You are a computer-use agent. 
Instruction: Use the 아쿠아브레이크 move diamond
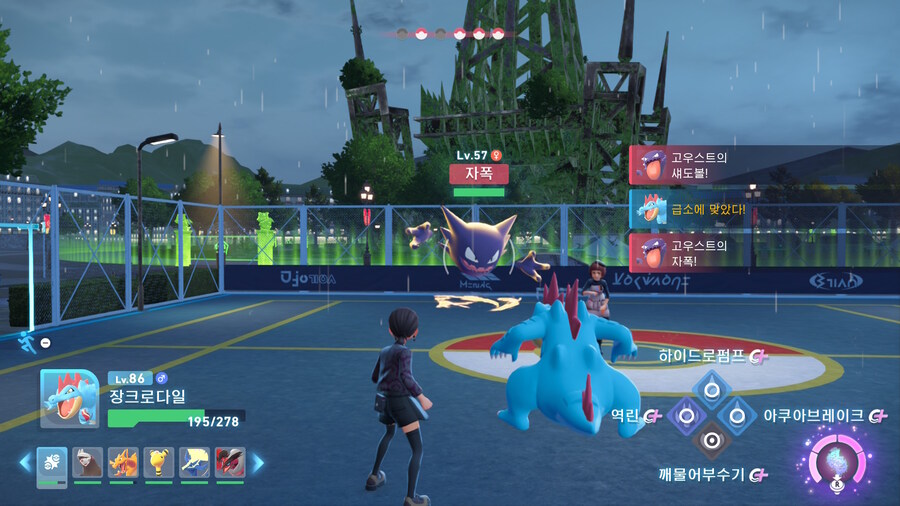(x=737, y=413)
